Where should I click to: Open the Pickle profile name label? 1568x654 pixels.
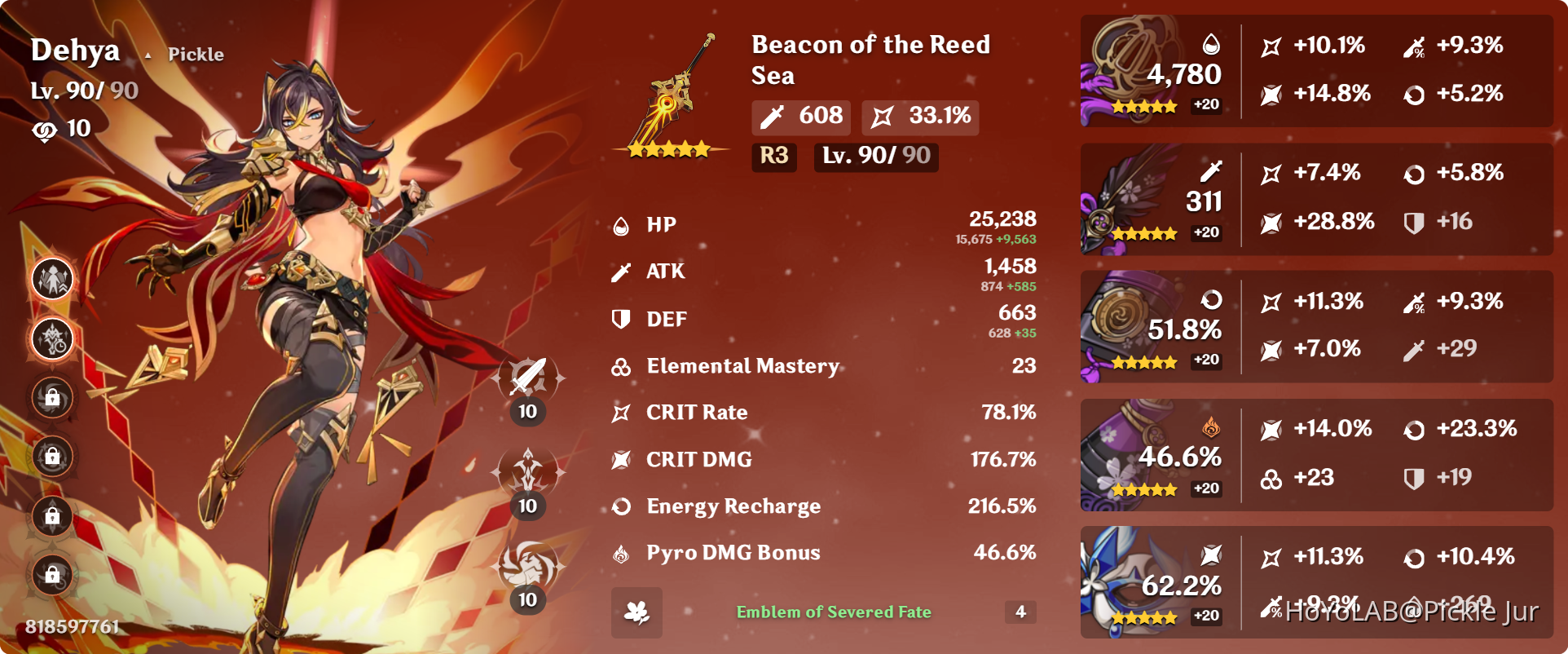(x=196, y=54)
